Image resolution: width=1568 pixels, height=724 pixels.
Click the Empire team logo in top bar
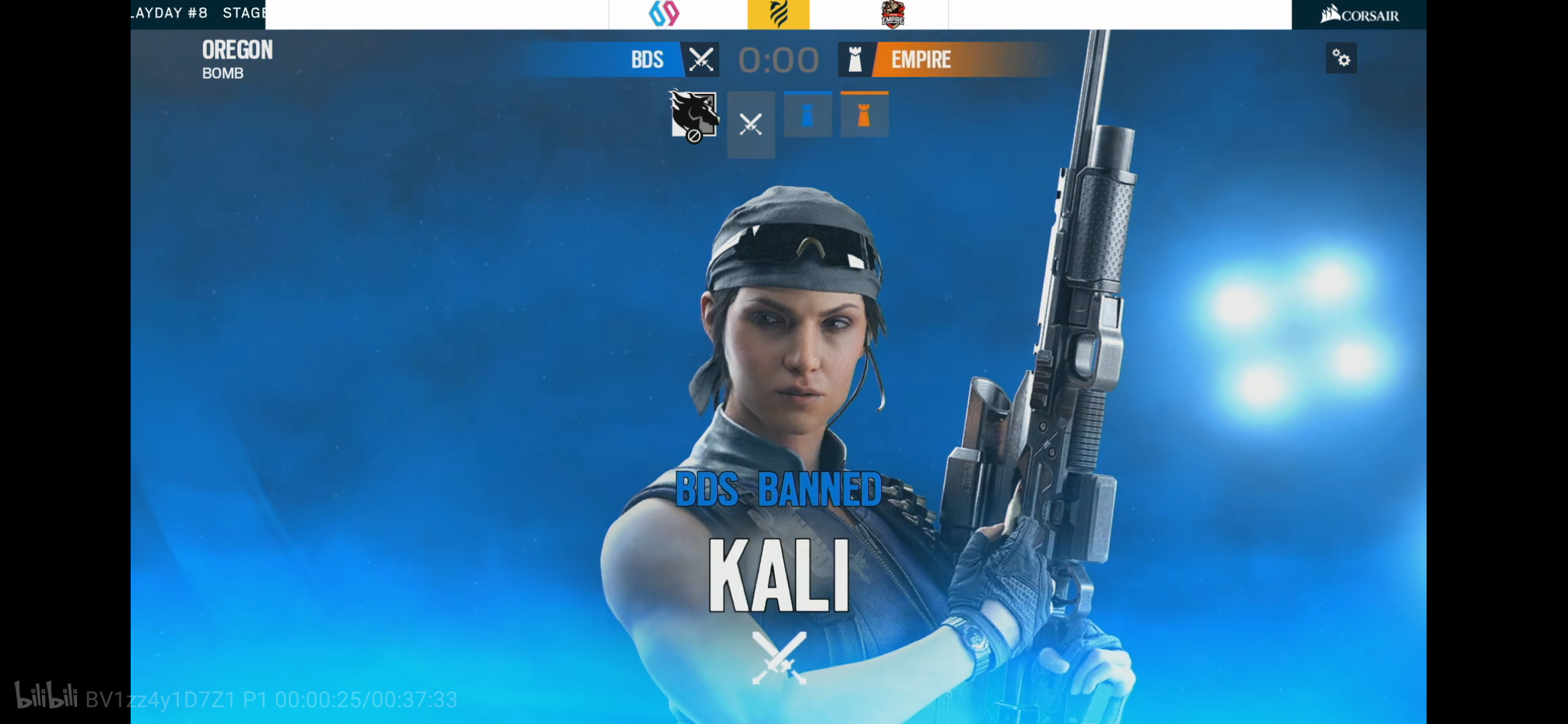click(893, 14)
